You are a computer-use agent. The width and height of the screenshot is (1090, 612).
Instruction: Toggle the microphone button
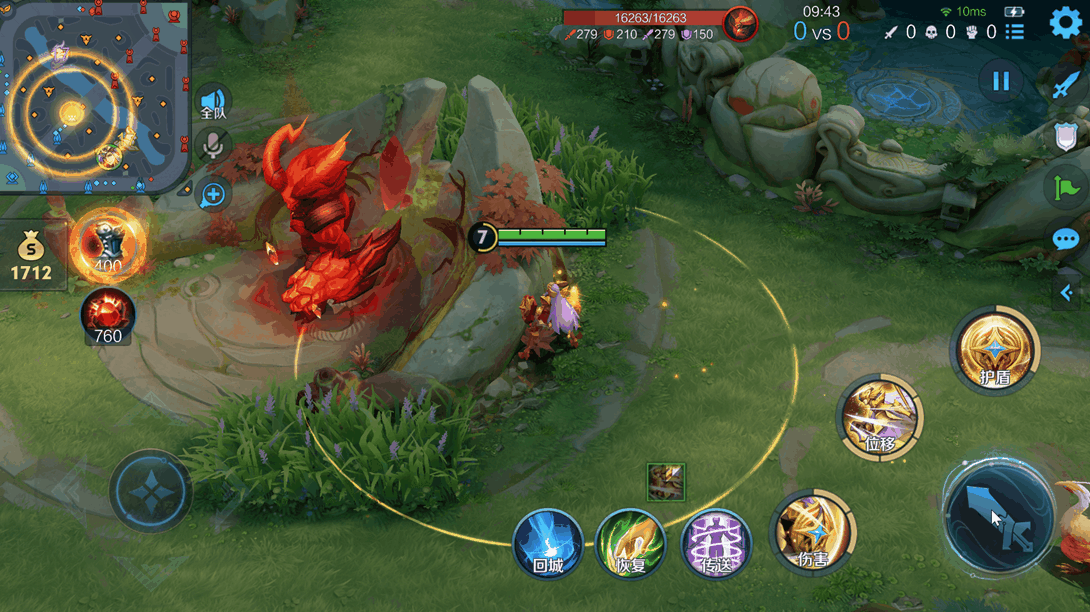[x=213, y=147]
